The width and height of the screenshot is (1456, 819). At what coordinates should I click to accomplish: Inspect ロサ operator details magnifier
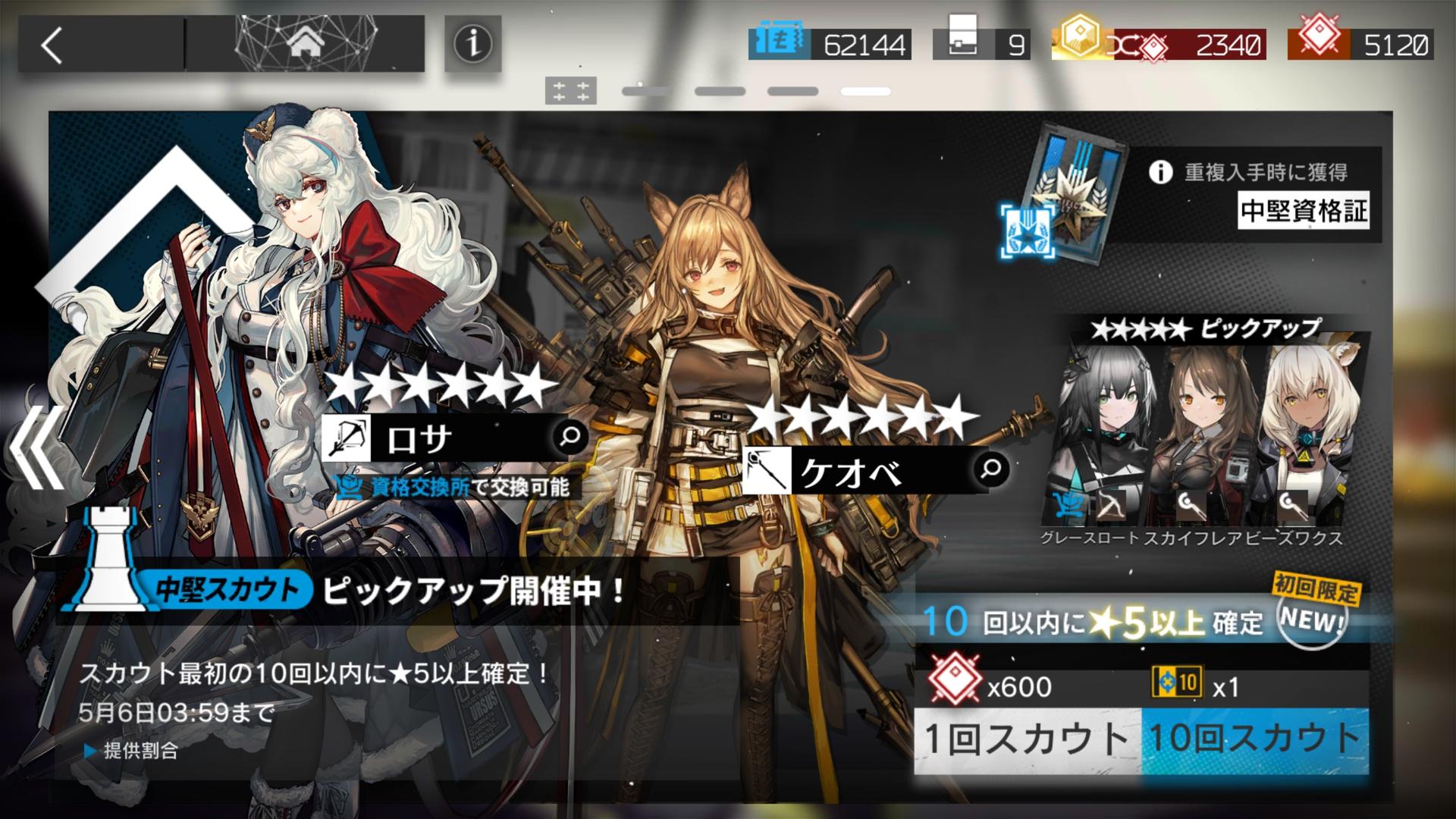[x=570, y=436]
